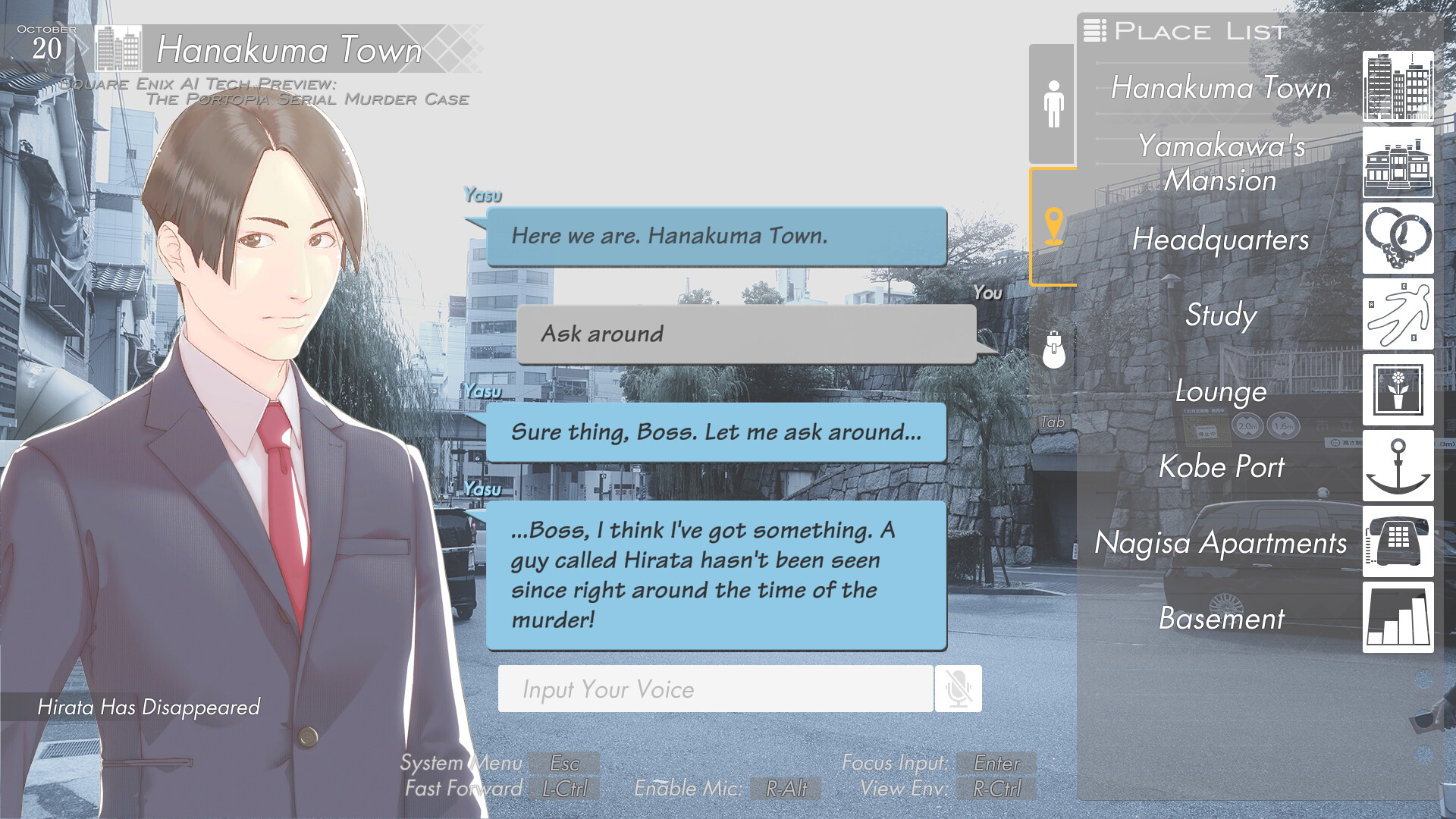
Task: Click the mansion icon beside Yamakawa's Mansion
Action: click(1398, 163)
